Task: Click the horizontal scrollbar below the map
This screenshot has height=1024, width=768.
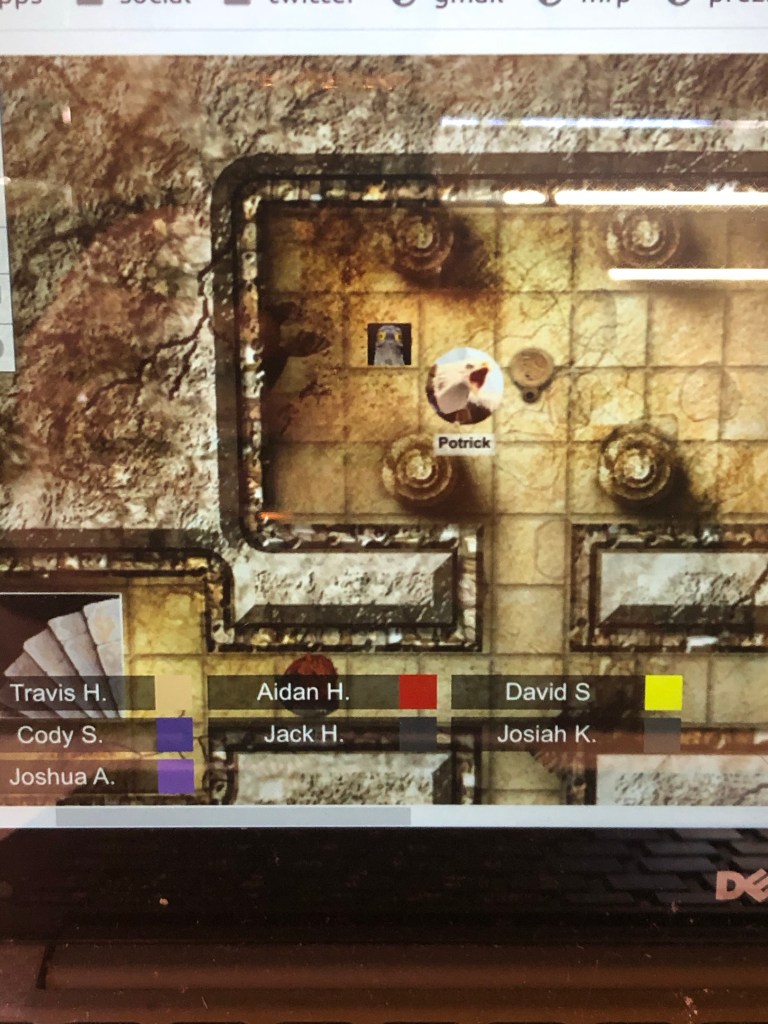Action: pyautogui.click(x=232, y=816)
